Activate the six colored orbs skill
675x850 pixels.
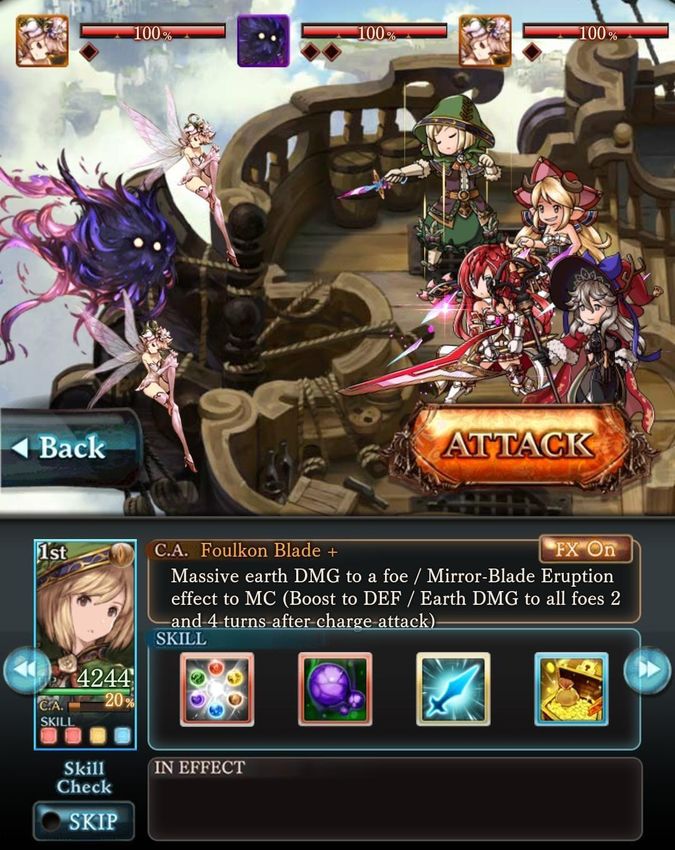217,689
